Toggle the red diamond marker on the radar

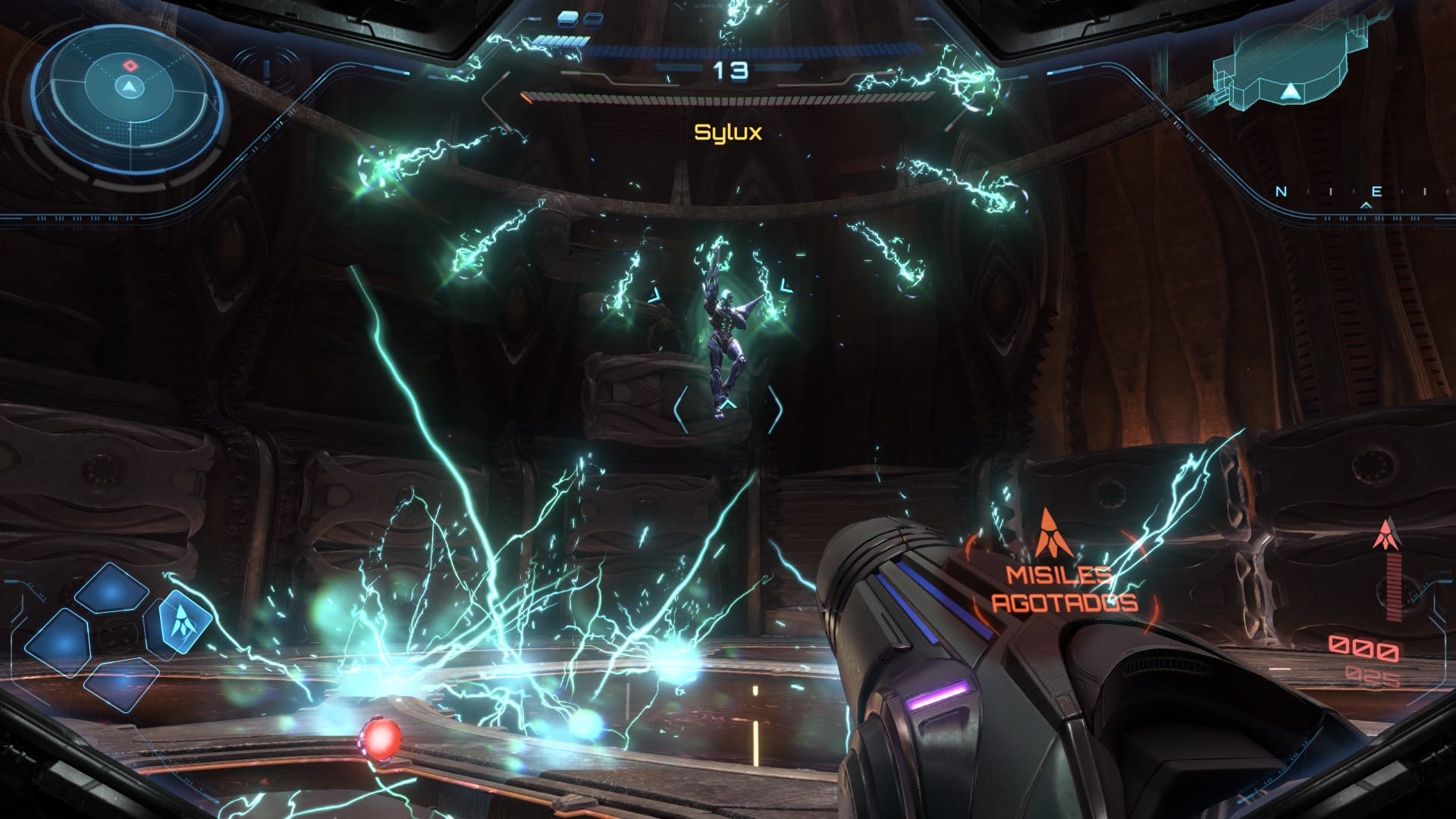click(x=130, y=64)
